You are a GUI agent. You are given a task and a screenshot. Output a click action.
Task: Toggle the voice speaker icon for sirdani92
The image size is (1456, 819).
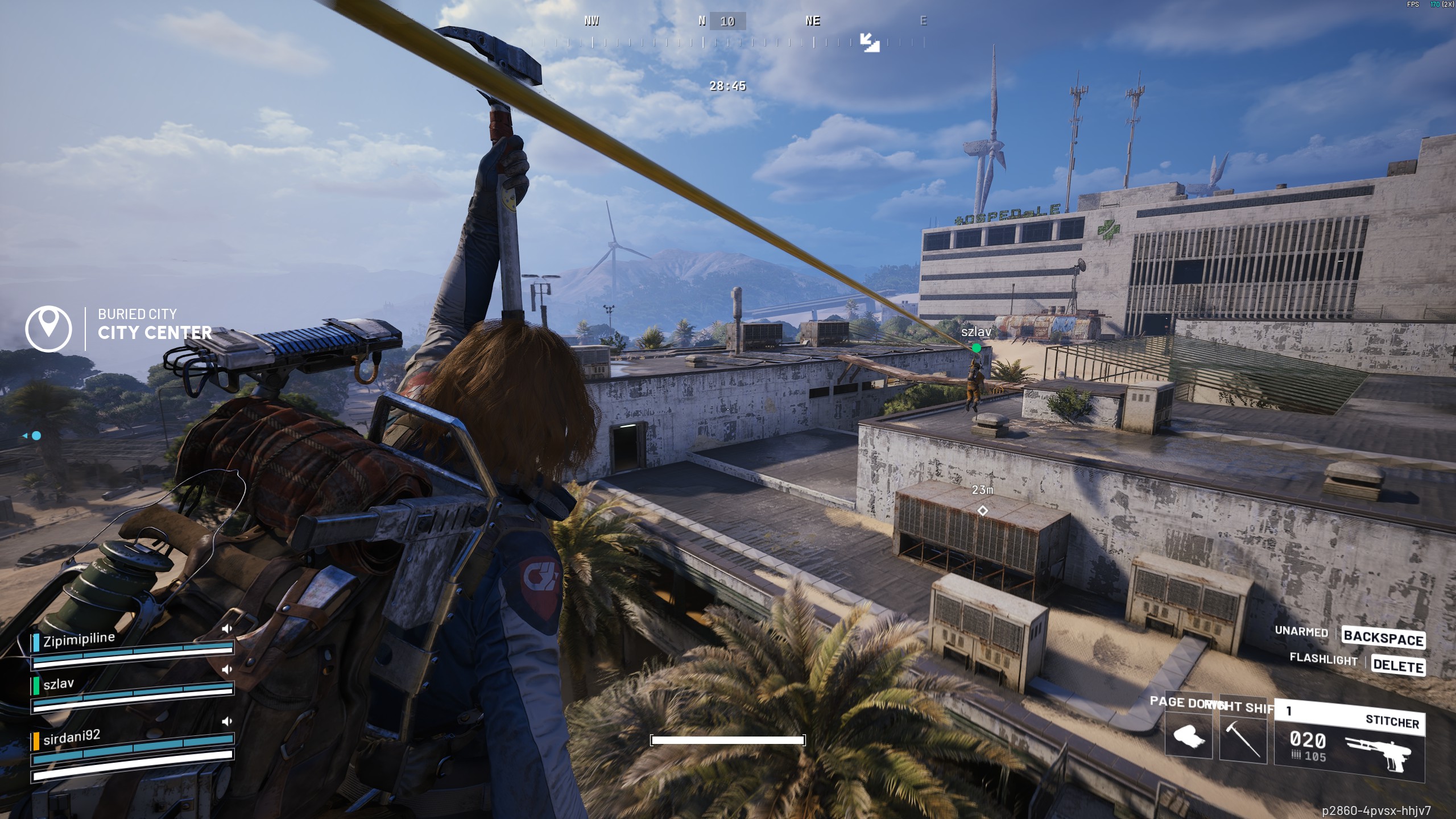click(x=227, y=721)
